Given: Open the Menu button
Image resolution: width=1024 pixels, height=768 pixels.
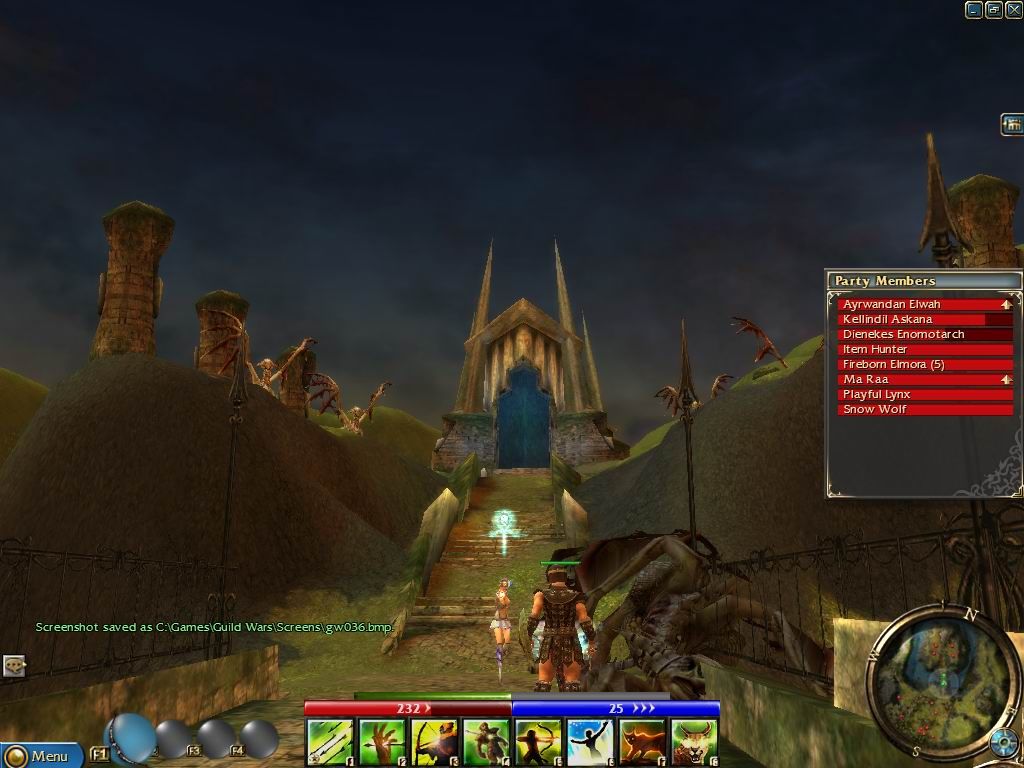Looking at the screenshot, I should click(x=42, y=756).
